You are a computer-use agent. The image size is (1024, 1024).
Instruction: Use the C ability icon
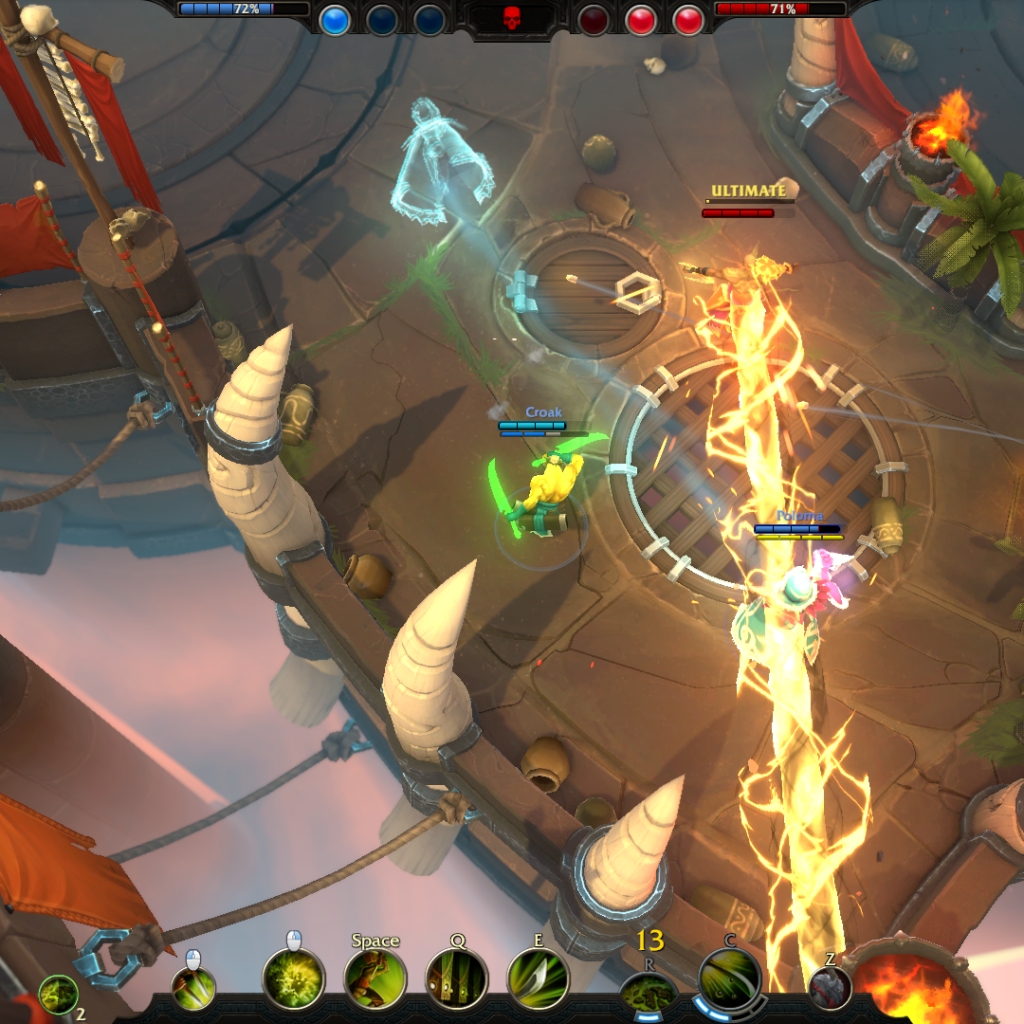(730, 980)
